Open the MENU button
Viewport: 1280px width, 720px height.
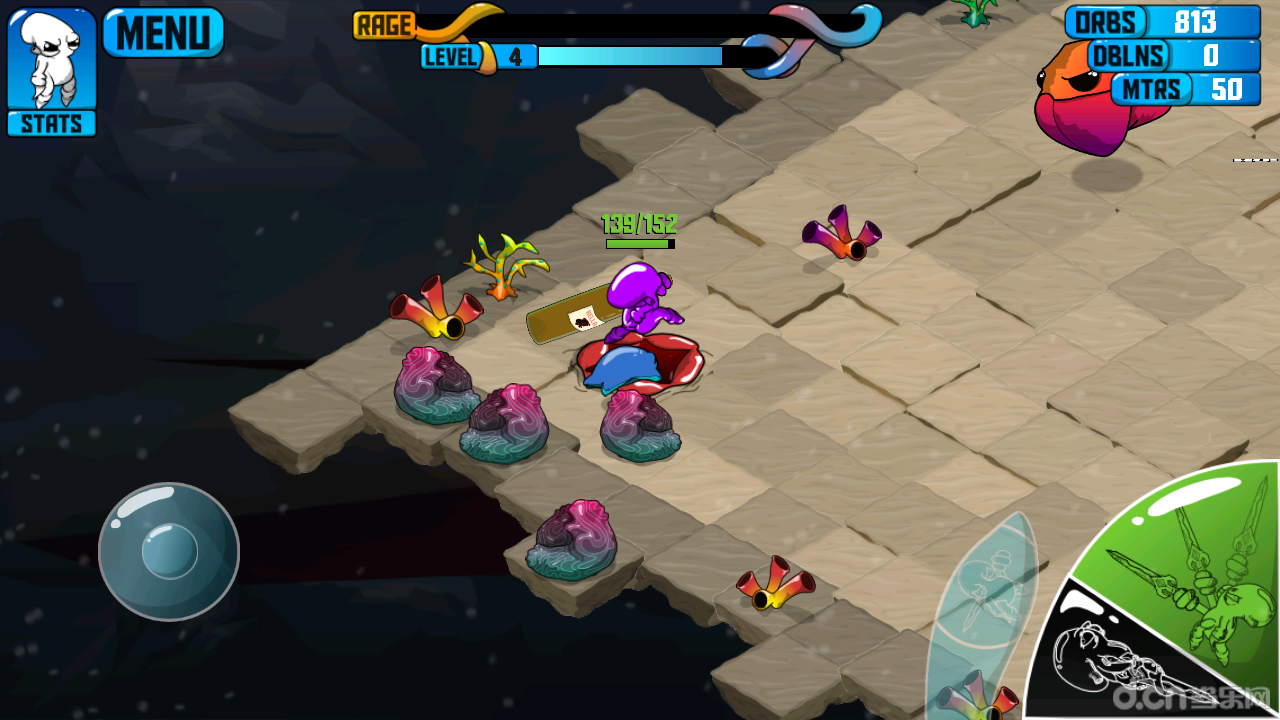coord(163,33)
